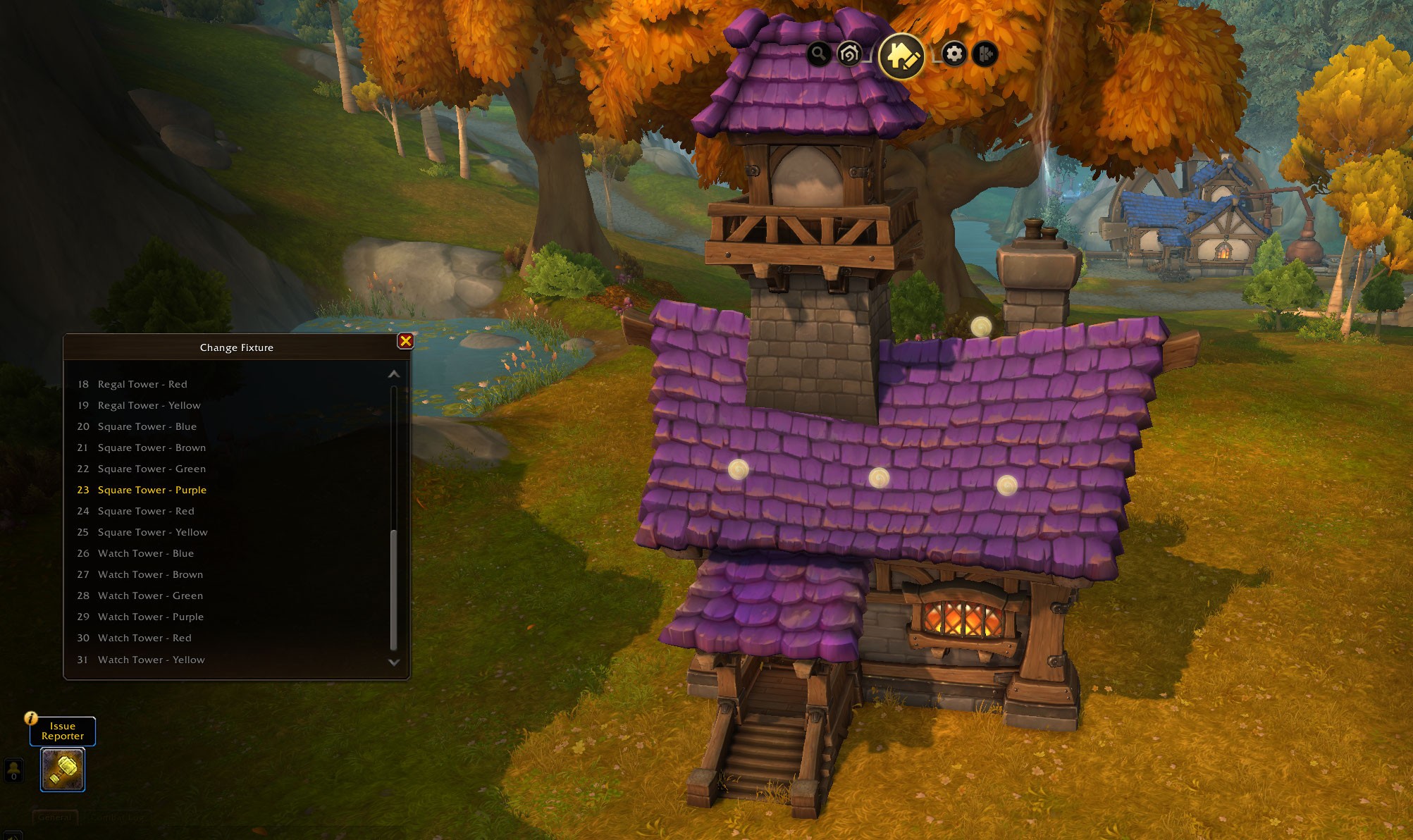Select Square Tower - Brown fixture
1413x840 pixels.
coord(152,447)
